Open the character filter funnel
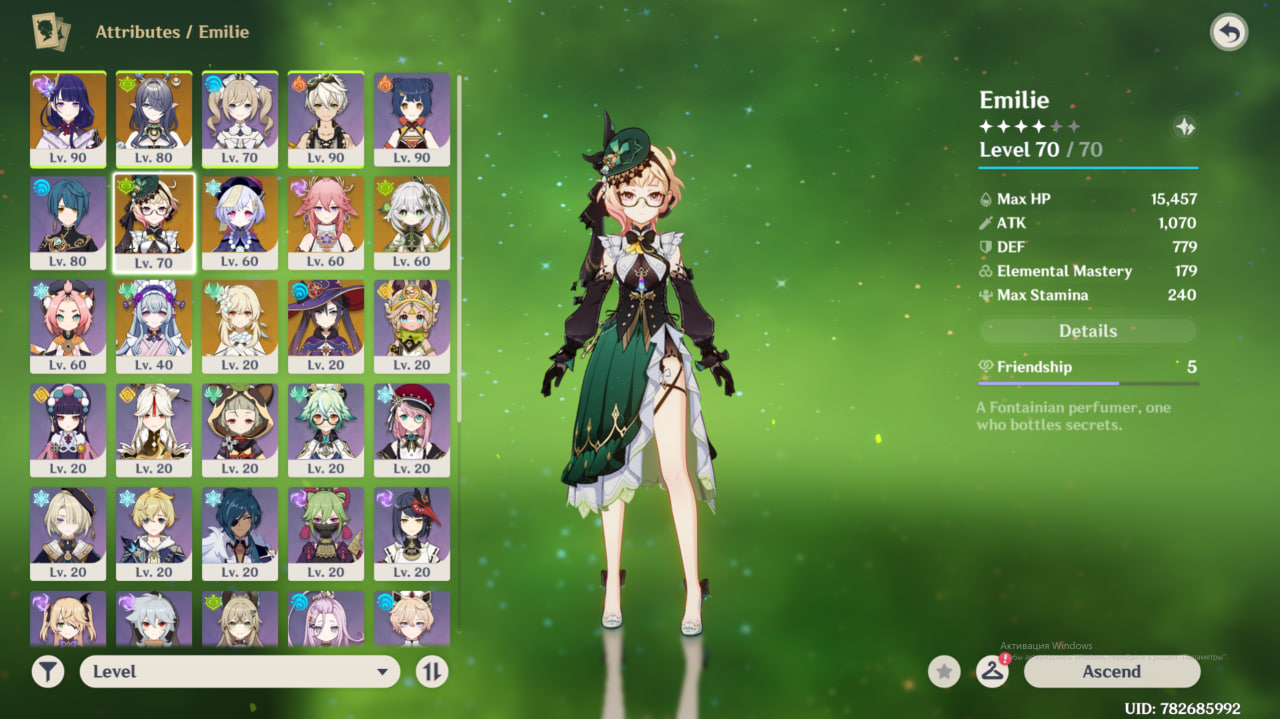The height and width of the screenshot is (719, 1280). 48,672
